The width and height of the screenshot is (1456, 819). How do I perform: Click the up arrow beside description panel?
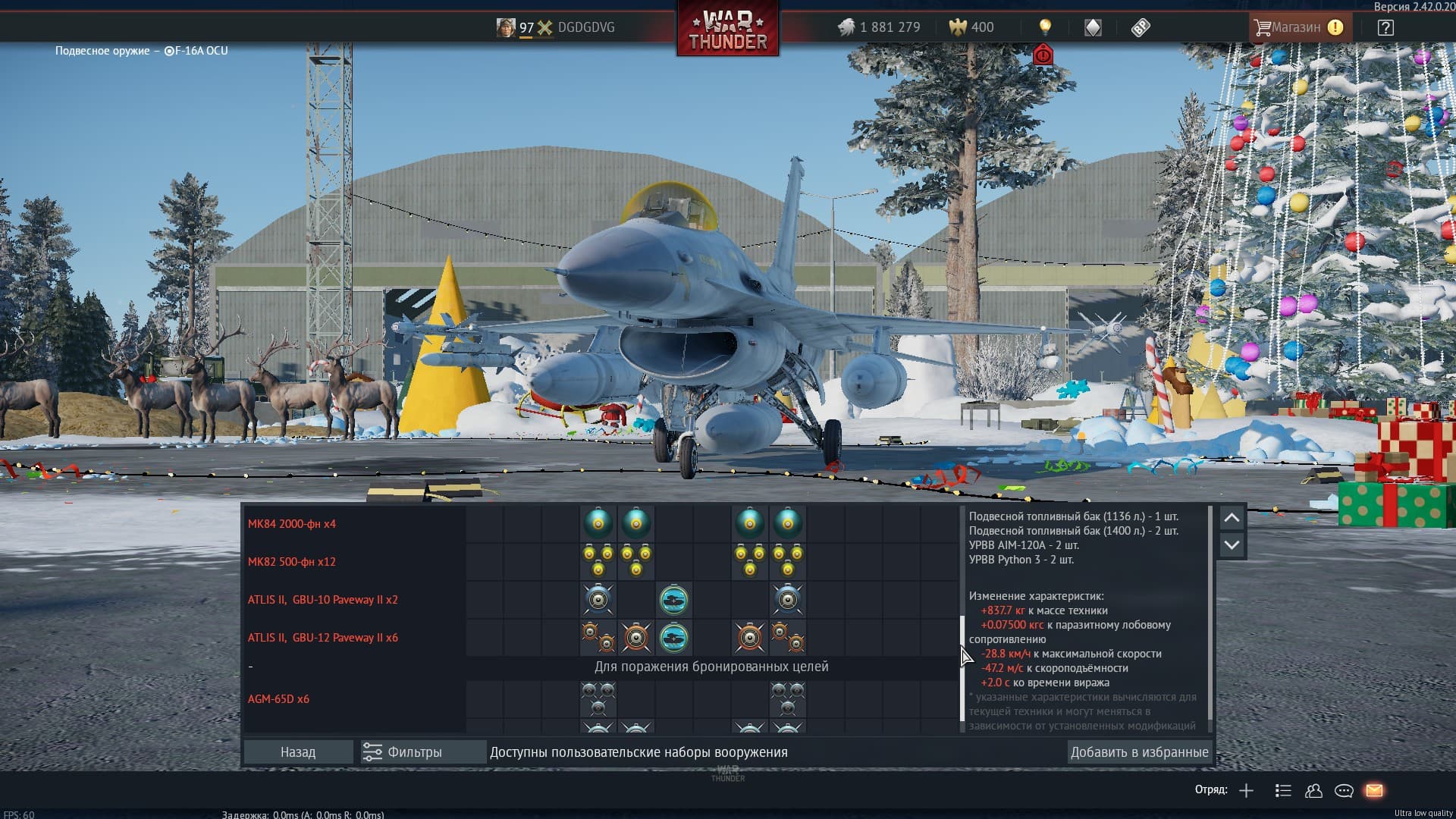click(1232, 518)
